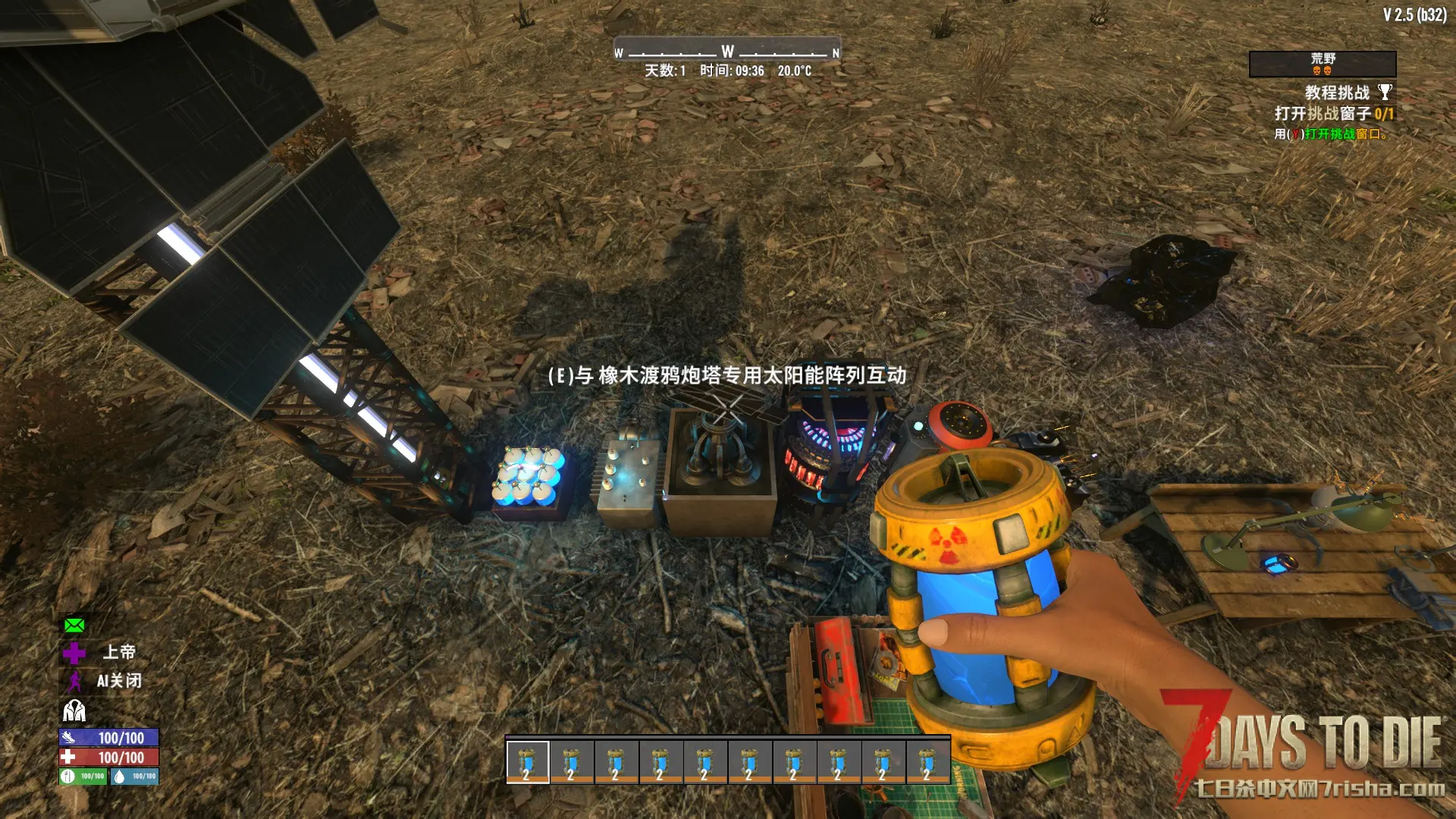
Task: Select the highlighted first hotbar slot
Action: pos(528,761)
